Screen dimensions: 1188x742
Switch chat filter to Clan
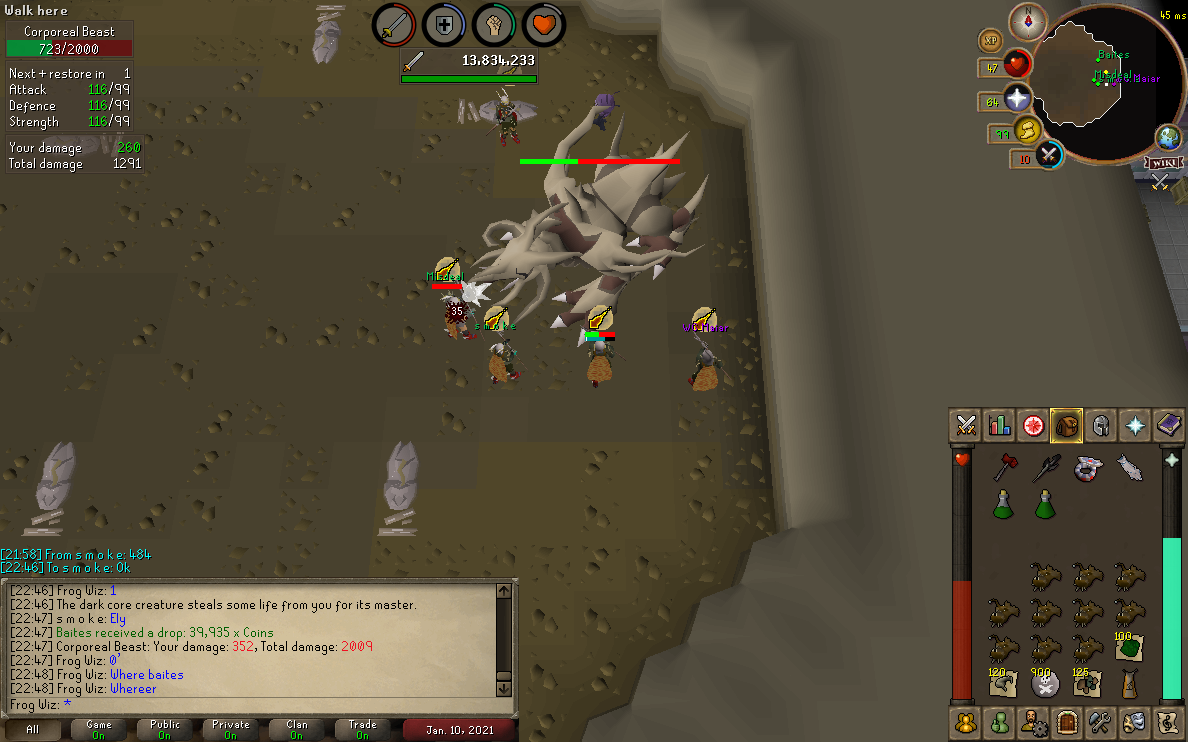(297, 729)
